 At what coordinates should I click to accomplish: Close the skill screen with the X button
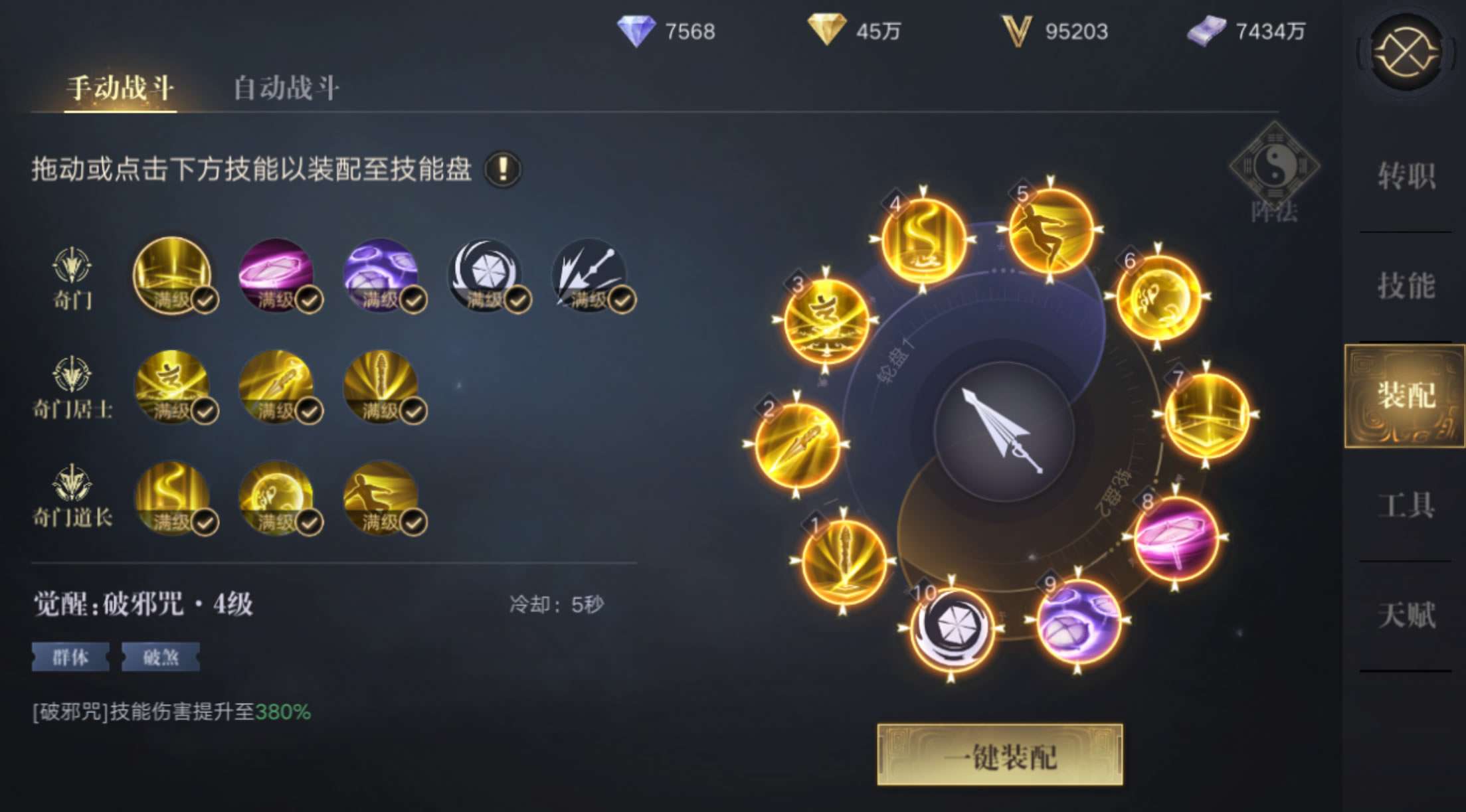coord(1406,52)
